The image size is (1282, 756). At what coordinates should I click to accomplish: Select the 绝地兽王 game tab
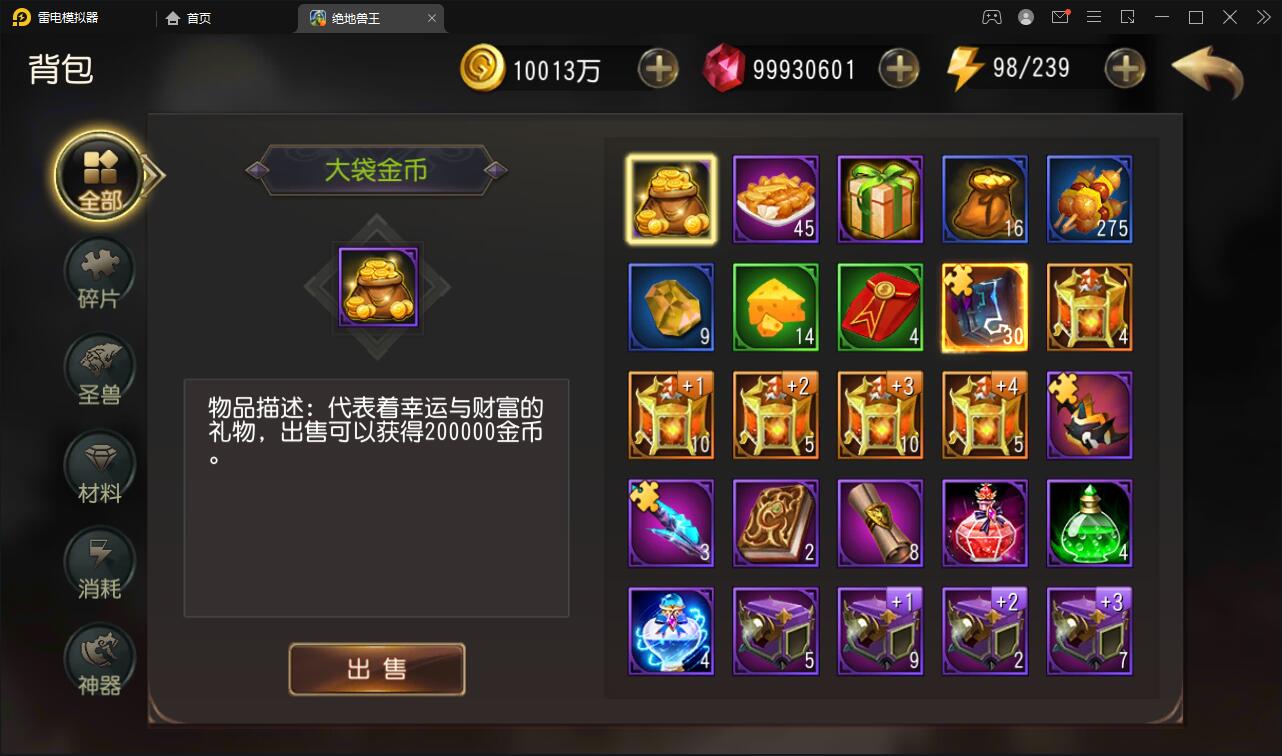[x=362, y=17]
